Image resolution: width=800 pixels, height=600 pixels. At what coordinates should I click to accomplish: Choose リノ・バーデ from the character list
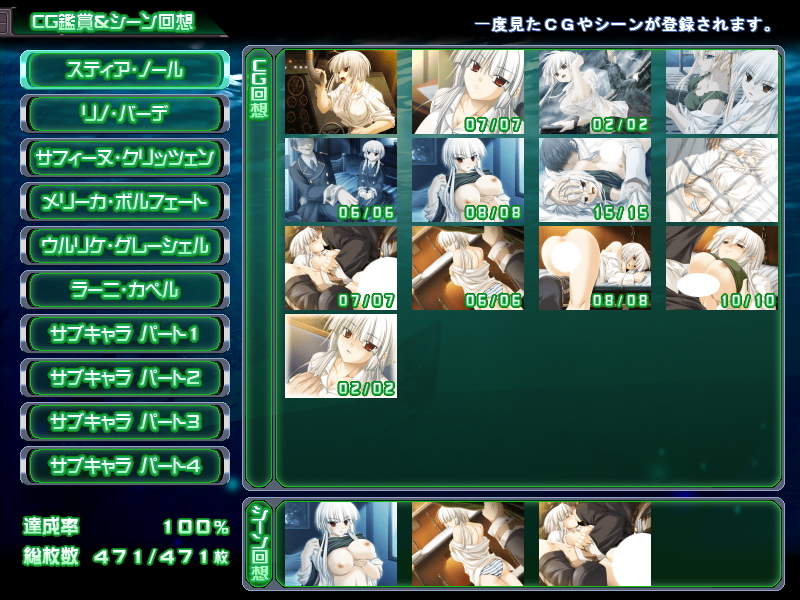(x=124, y=114)
